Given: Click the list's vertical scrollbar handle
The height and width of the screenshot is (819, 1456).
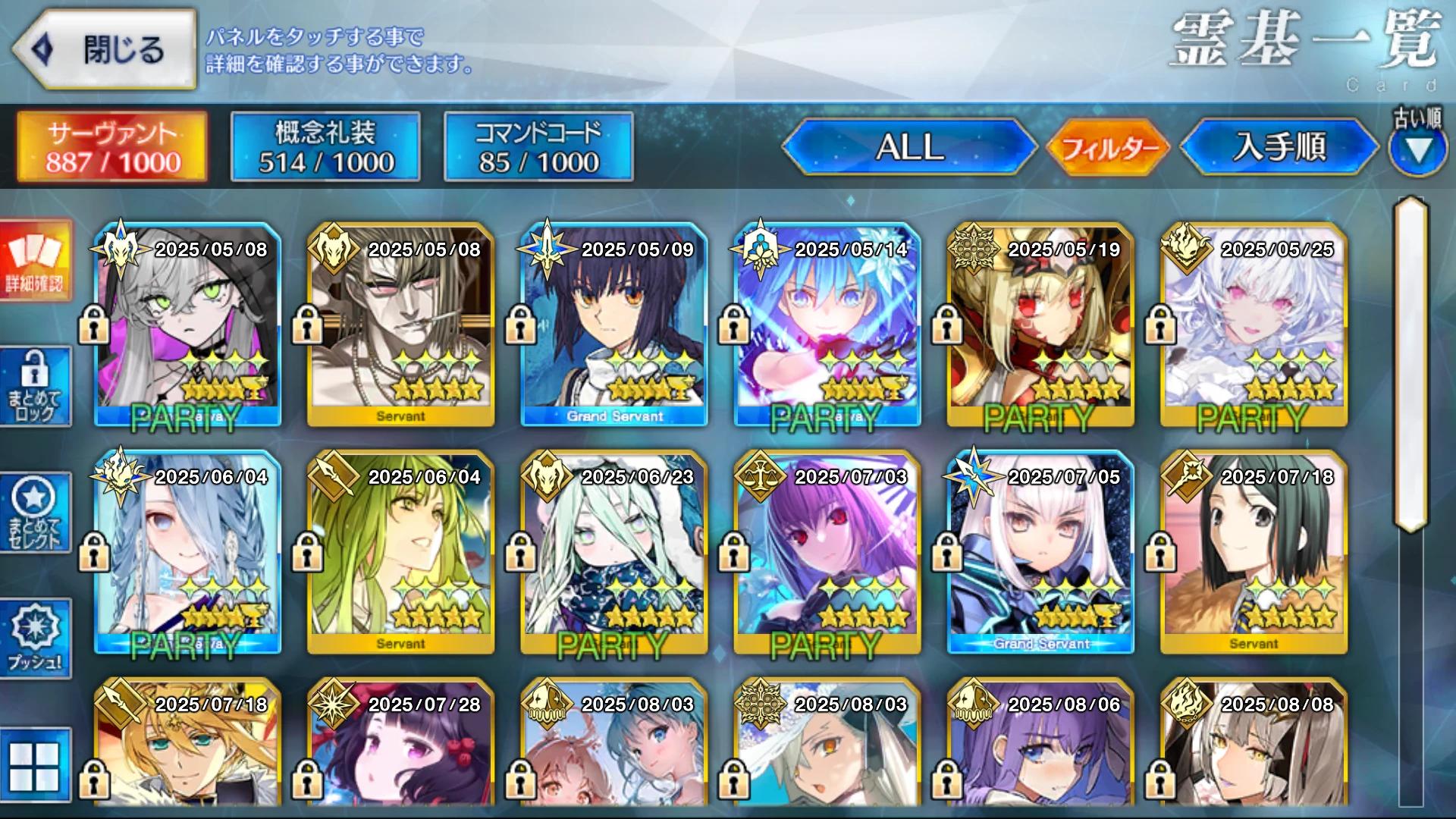Looking at the screenshot, I should tap(1411, 364).
